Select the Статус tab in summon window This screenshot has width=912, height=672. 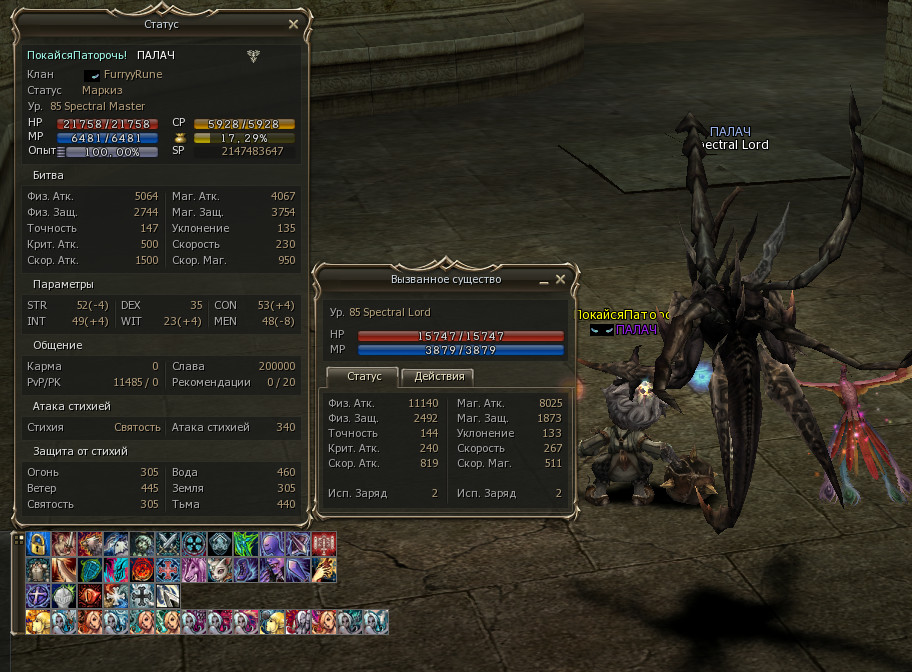(x=362, y=376)
